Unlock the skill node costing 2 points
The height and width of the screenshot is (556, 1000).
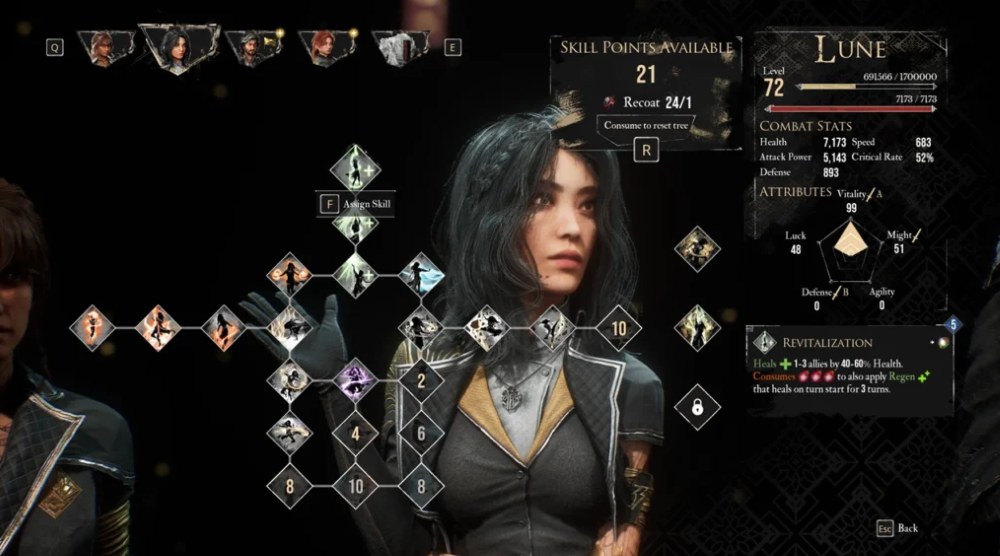point(421,380)
